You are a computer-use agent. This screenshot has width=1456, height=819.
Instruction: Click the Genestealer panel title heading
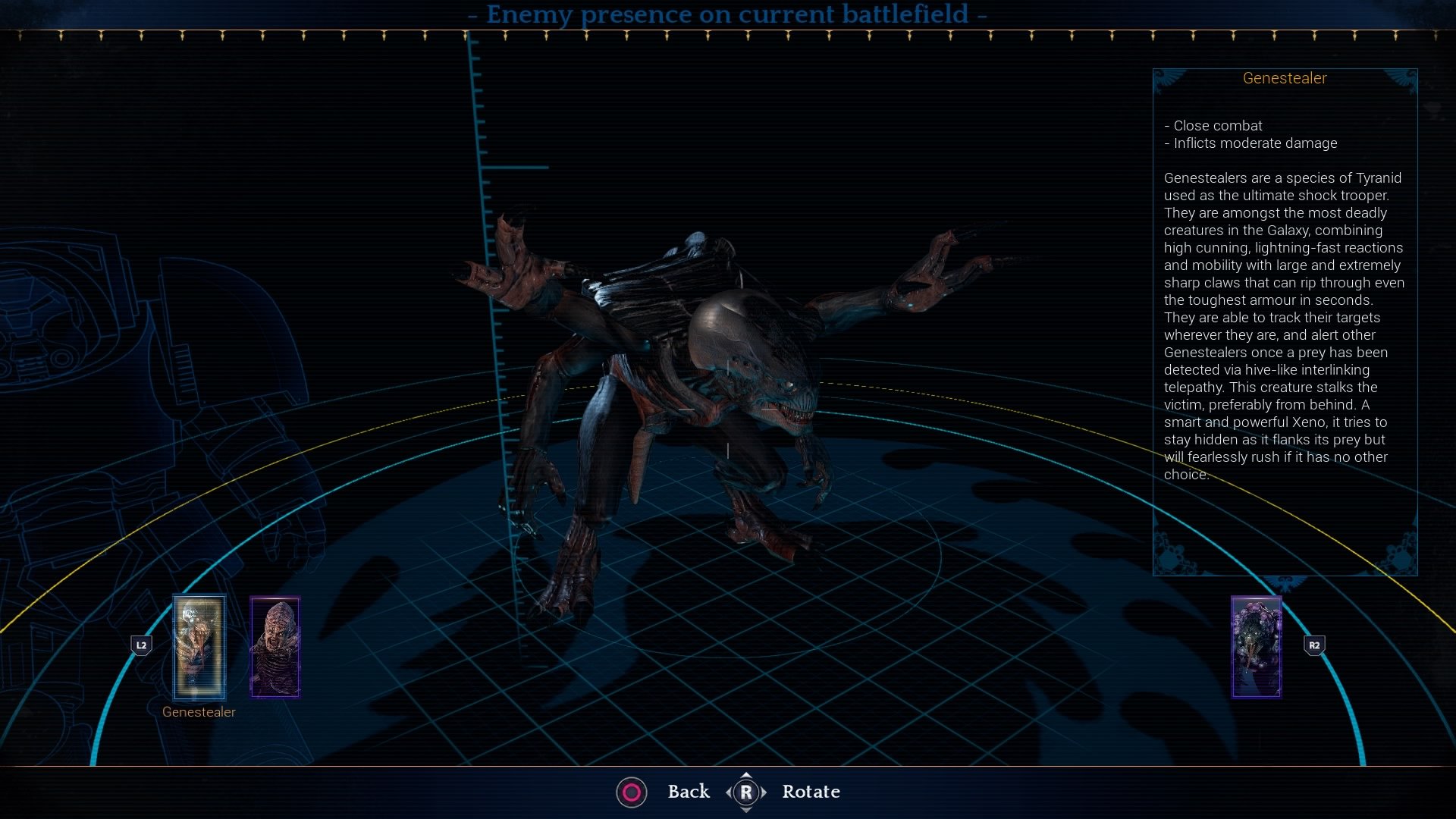point(1285,77)
